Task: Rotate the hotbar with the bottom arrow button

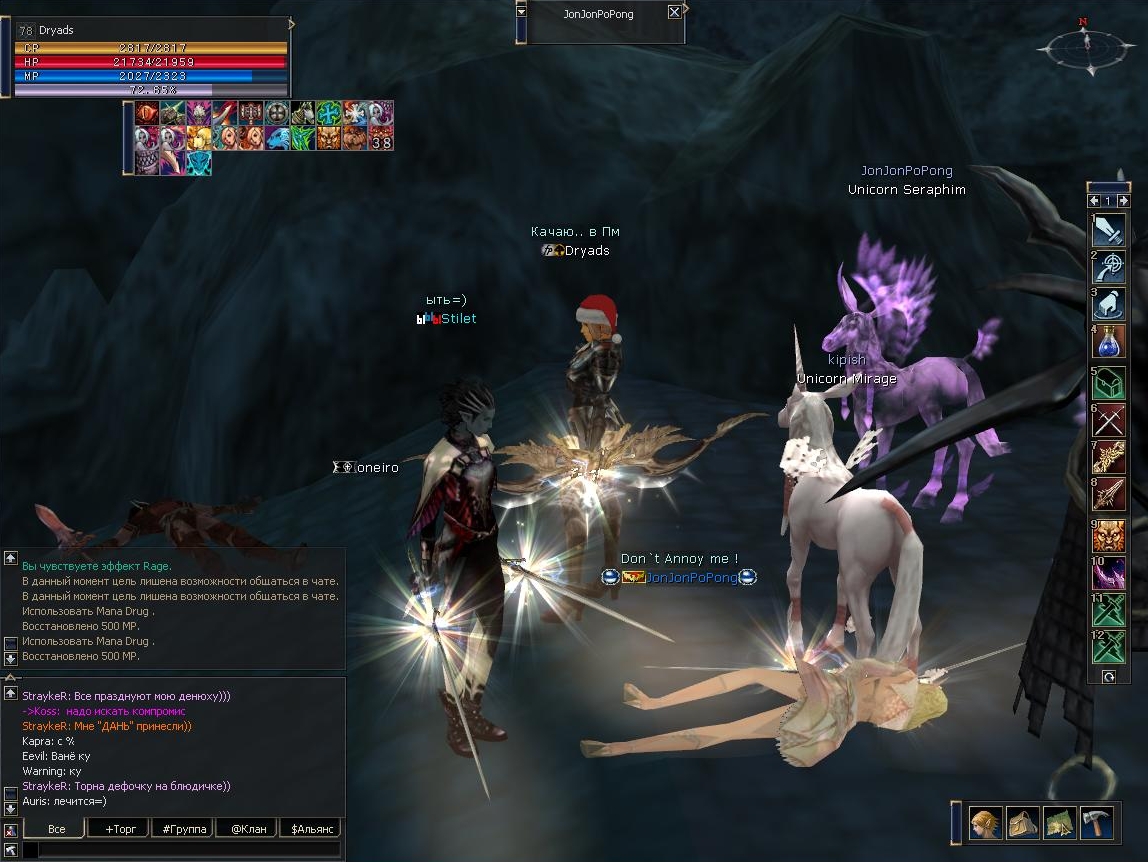Action: pos(1108,677)
